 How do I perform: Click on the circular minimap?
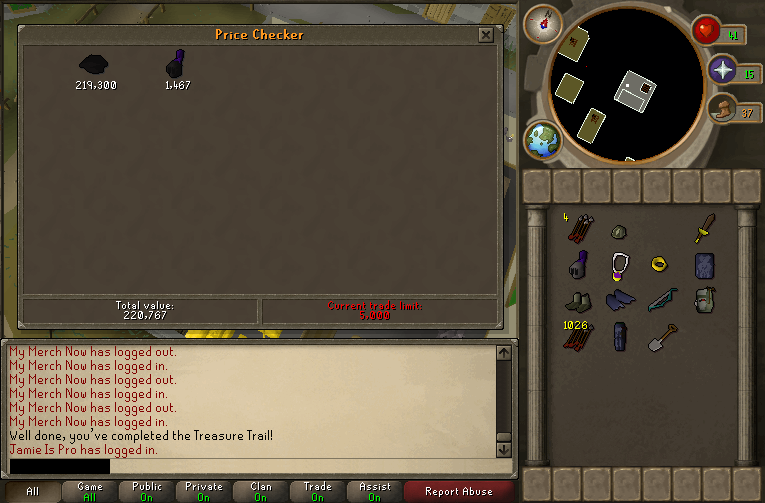tap(621, 96)
